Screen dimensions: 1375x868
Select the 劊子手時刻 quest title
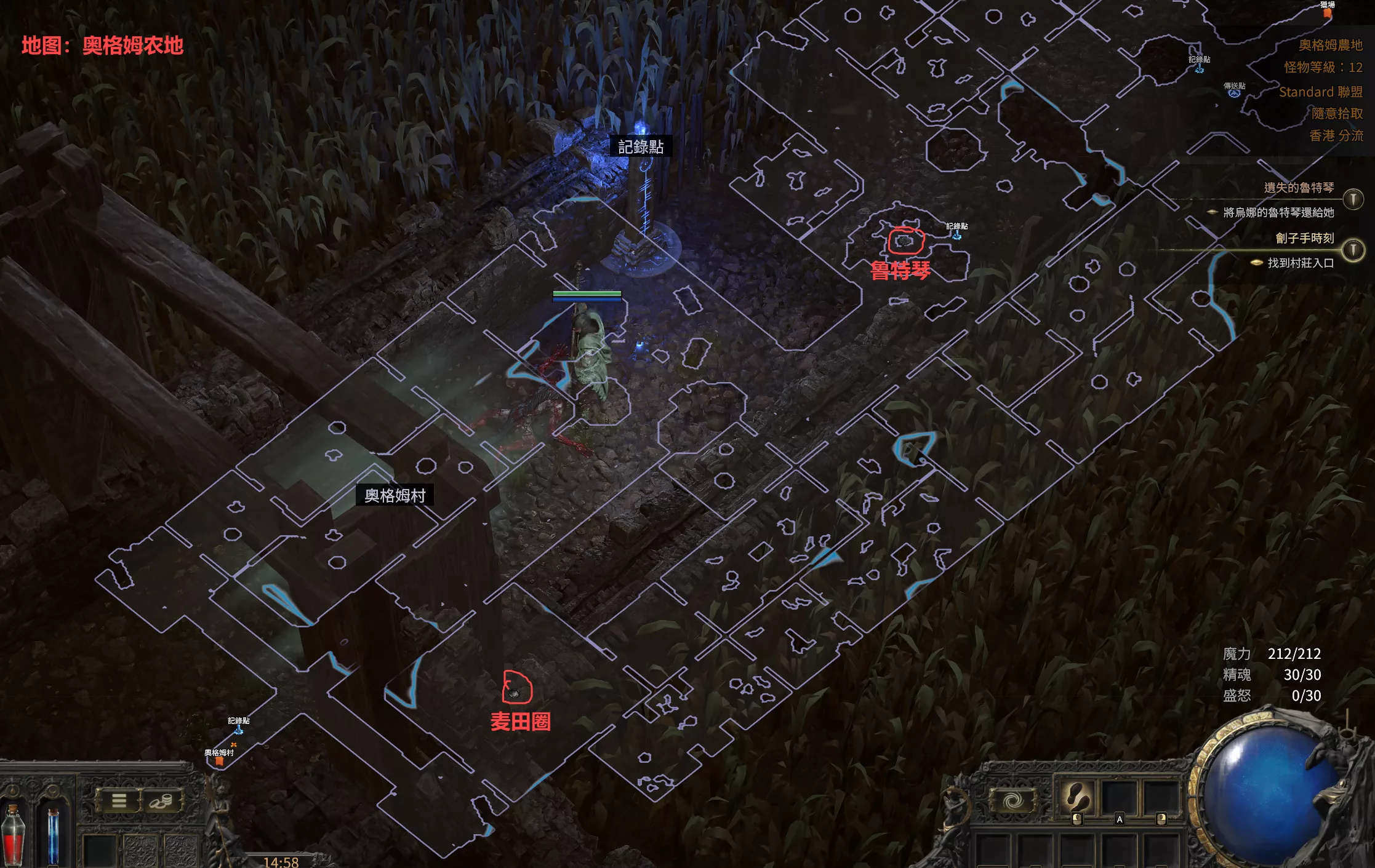[x=1304, y=238]
